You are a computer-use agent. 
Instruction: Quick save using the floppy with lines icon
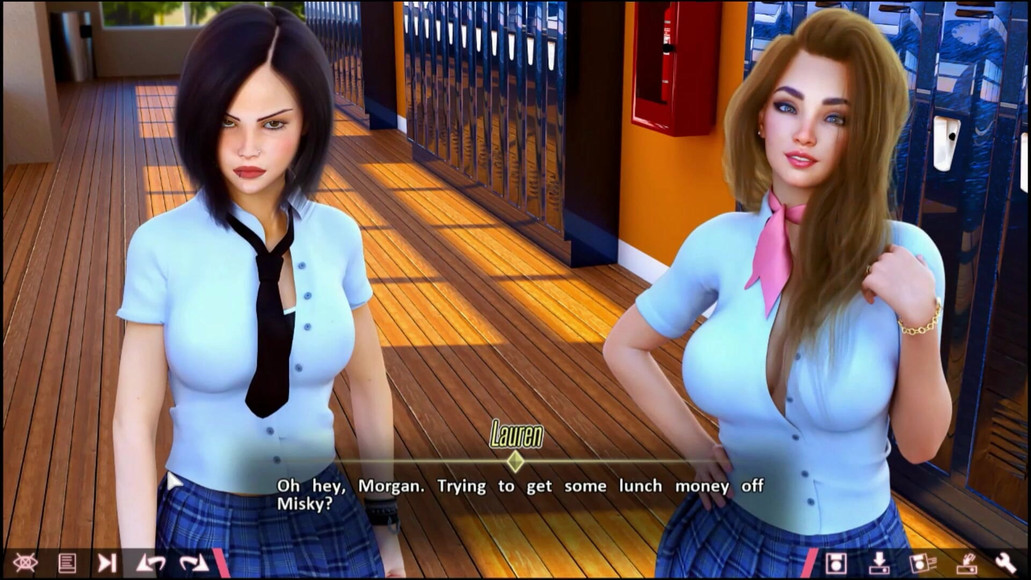pyautogui.click(x=922, y=562)
